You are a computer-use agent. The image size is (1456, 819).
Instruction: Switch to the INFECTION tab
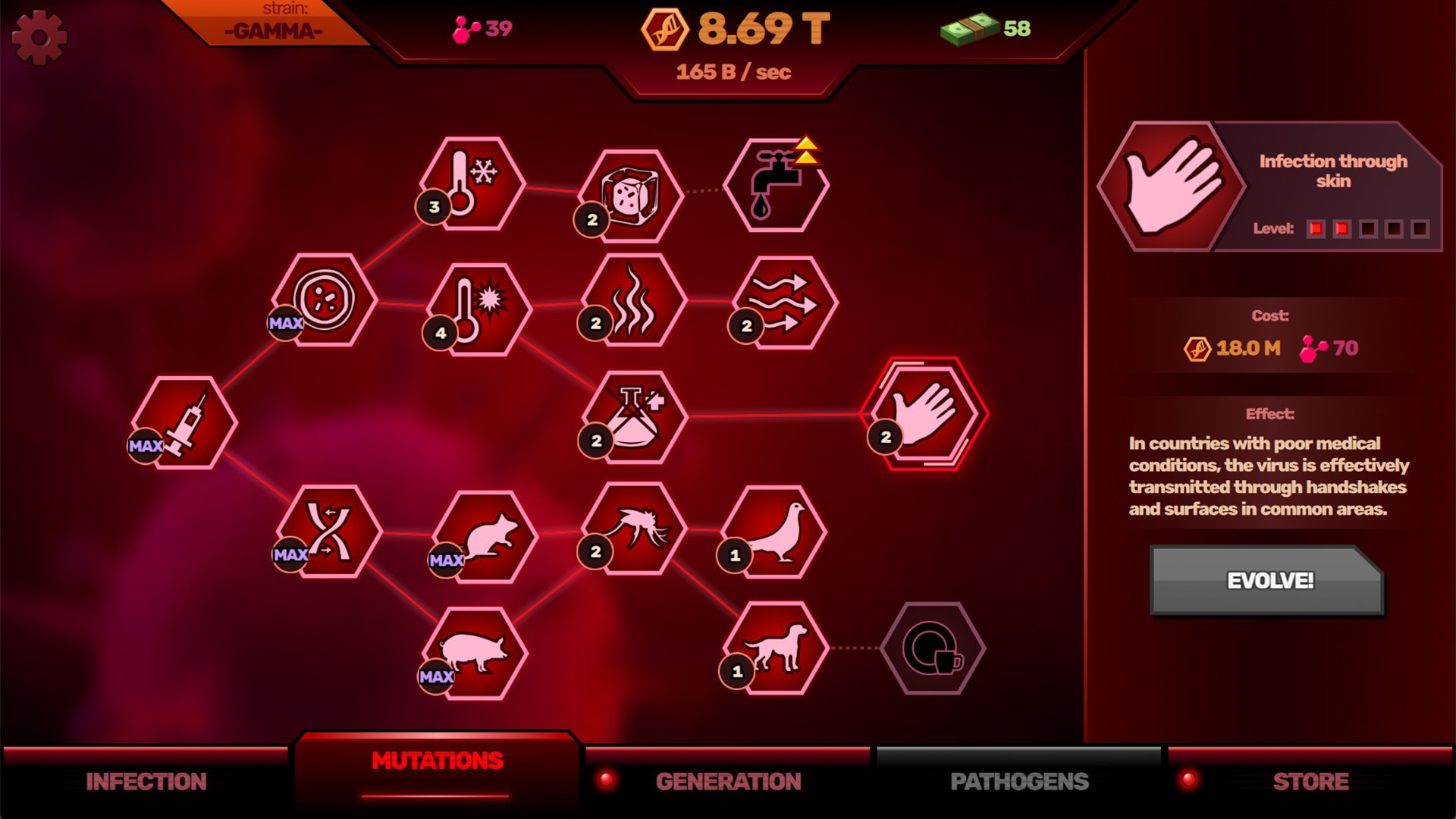tap(146, 780)
